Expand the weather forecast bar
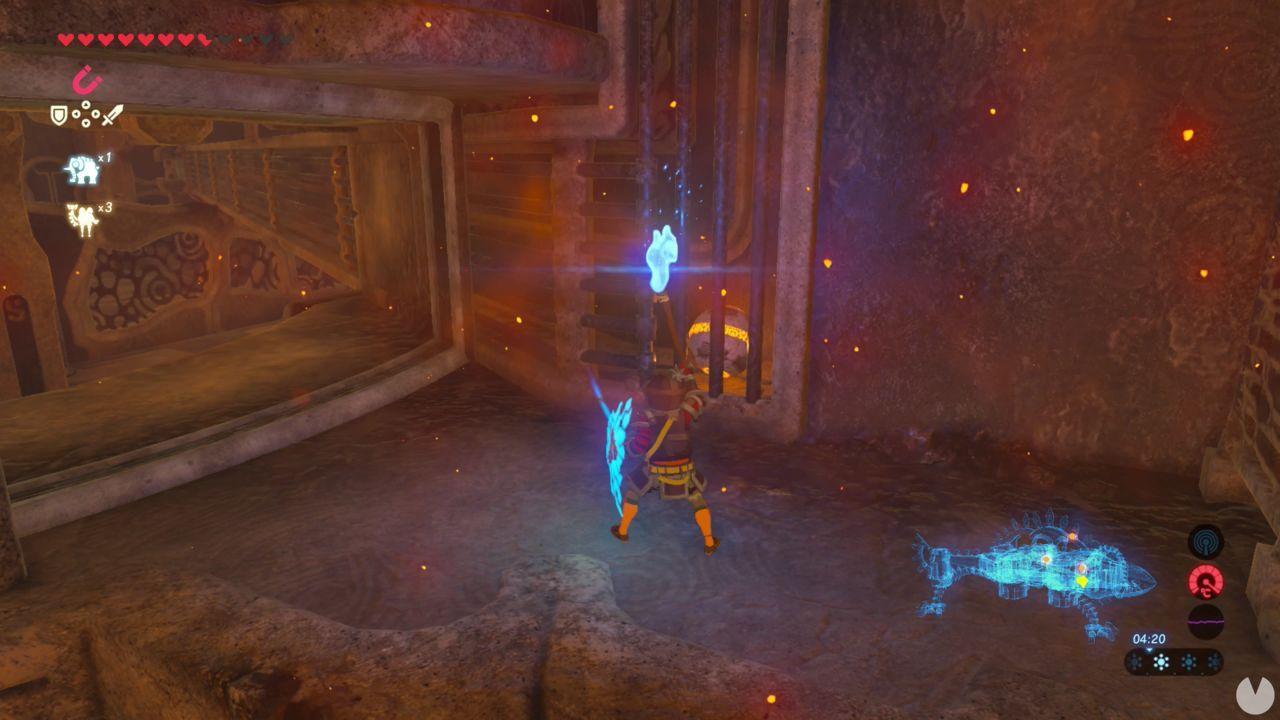Image resolution: width=1280 pixels, height=720 pixels. 1175,661
